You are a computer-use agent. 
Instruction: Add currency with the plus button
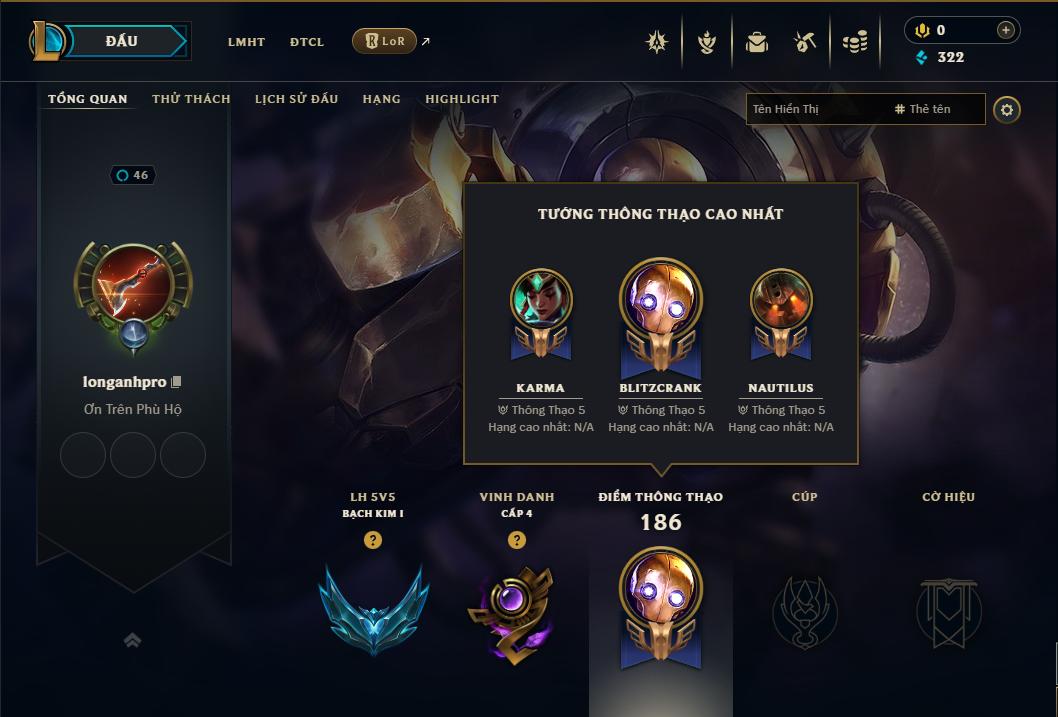[x=1005, y=31]
